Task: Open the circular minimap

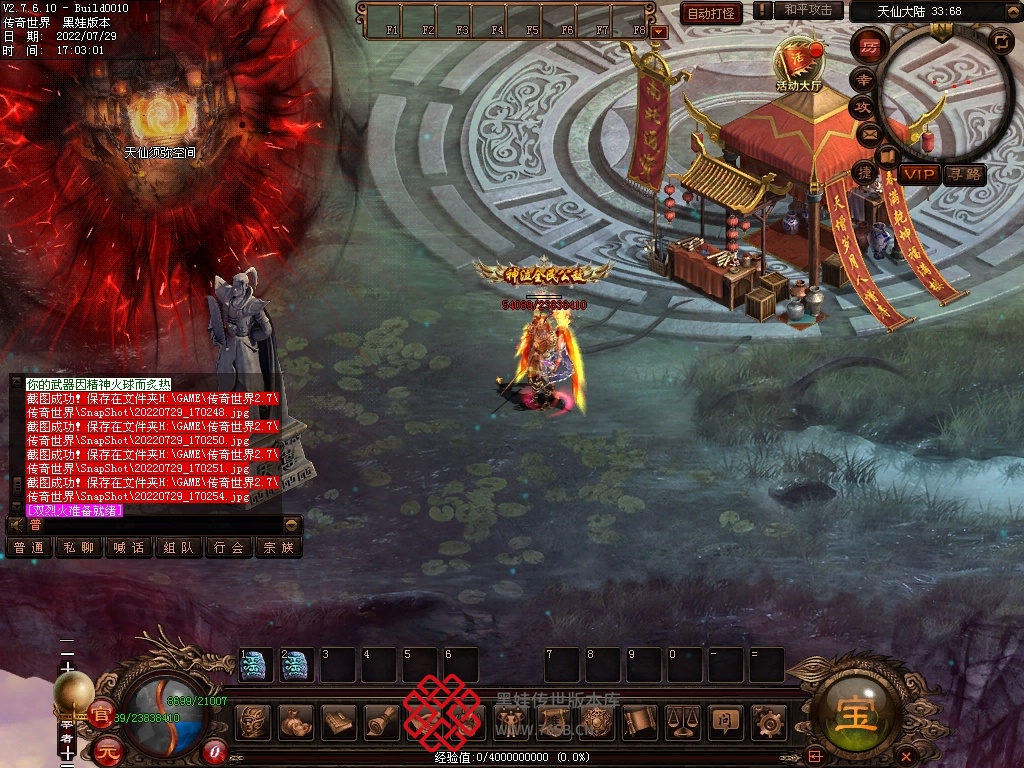Action: [x=938, y=88]
